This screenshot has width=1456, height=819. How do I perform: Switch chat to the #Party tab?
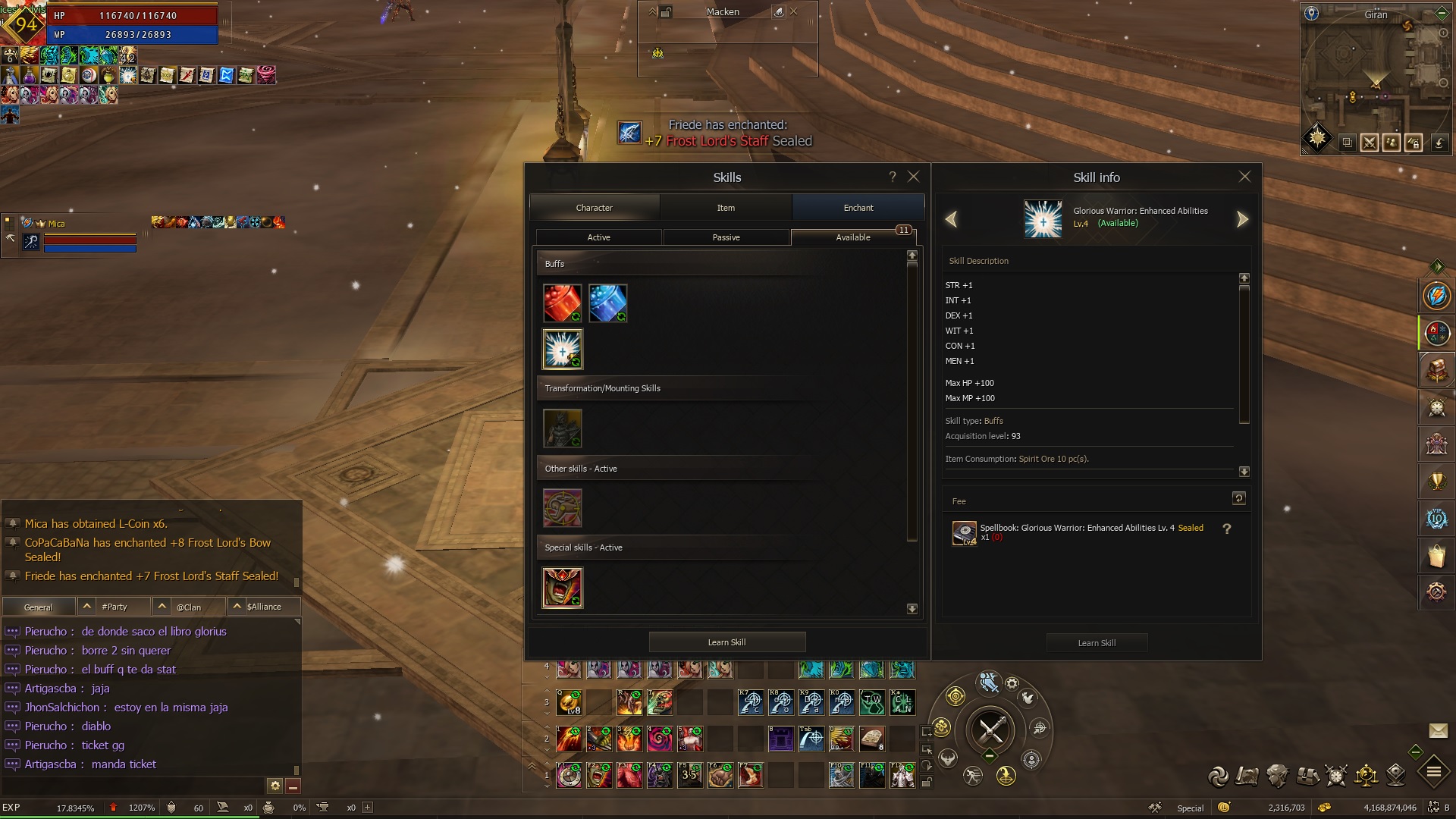(115, 607)
